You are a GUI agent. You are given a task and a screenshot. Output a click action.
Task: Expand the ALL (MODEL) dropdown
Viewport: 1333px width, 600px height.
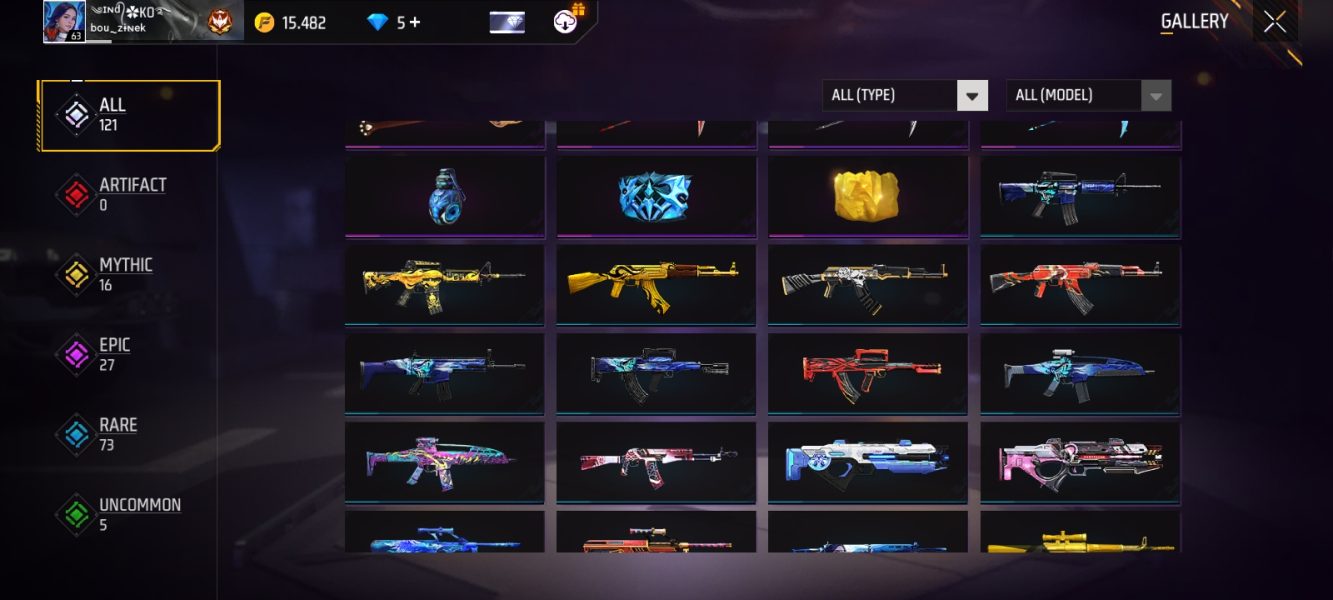coord(1087,95)
